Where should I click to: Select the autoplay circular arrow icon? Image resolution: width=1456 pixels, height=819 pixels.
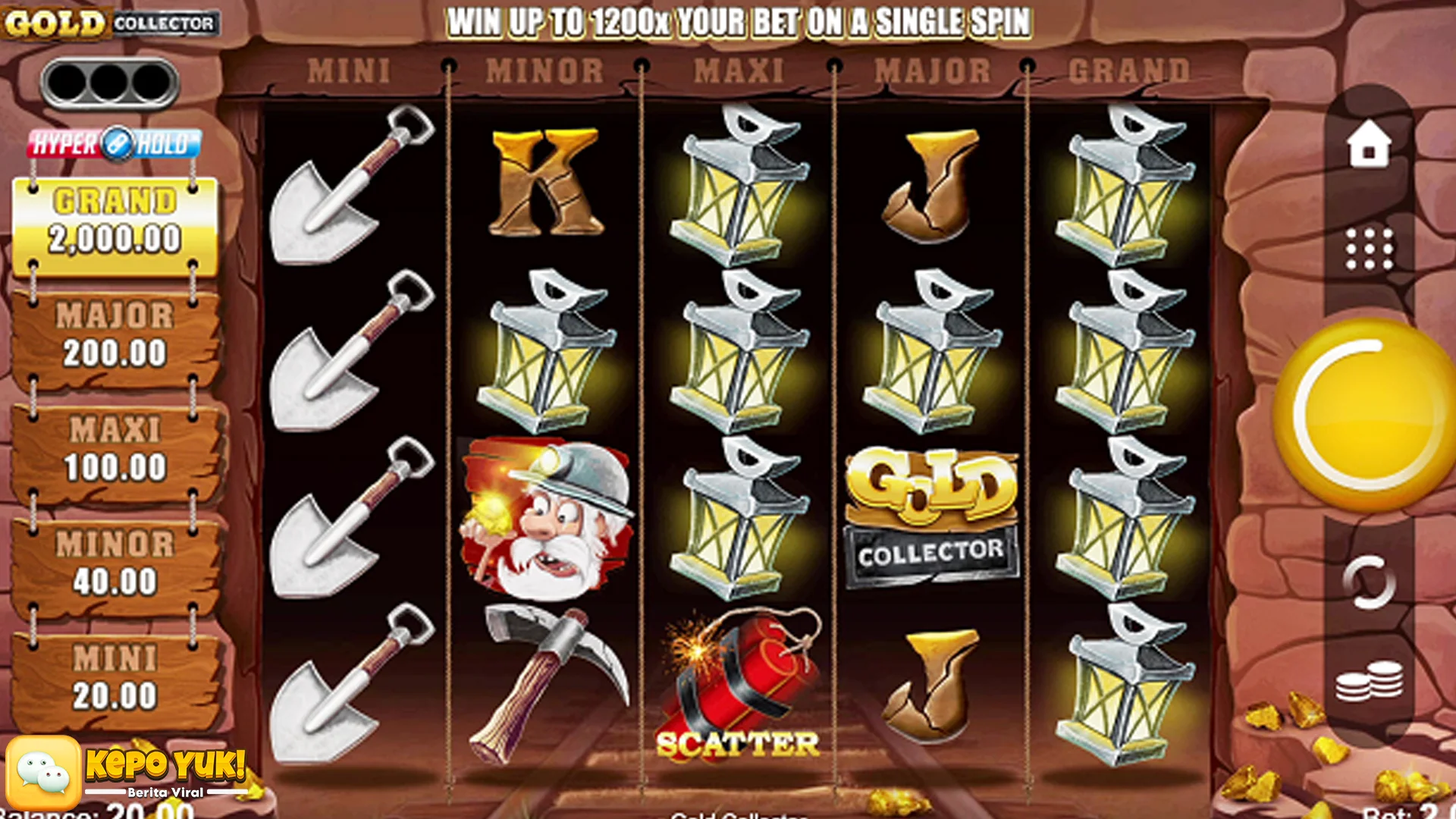(x=1369, y=581)
